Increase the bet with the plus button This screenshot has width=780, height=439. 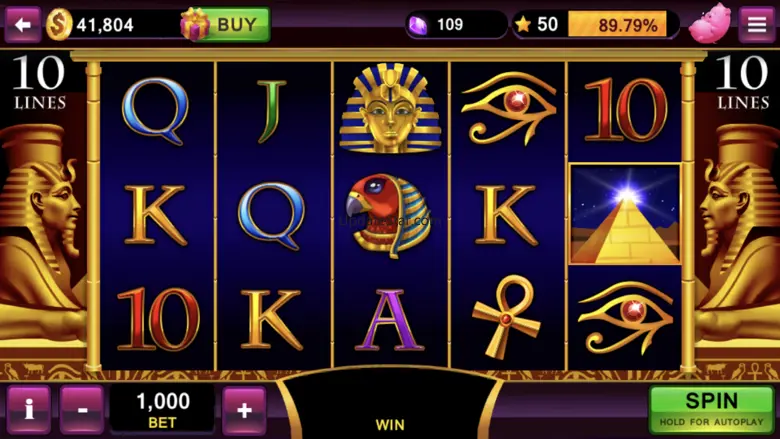[x=244, y=408]
